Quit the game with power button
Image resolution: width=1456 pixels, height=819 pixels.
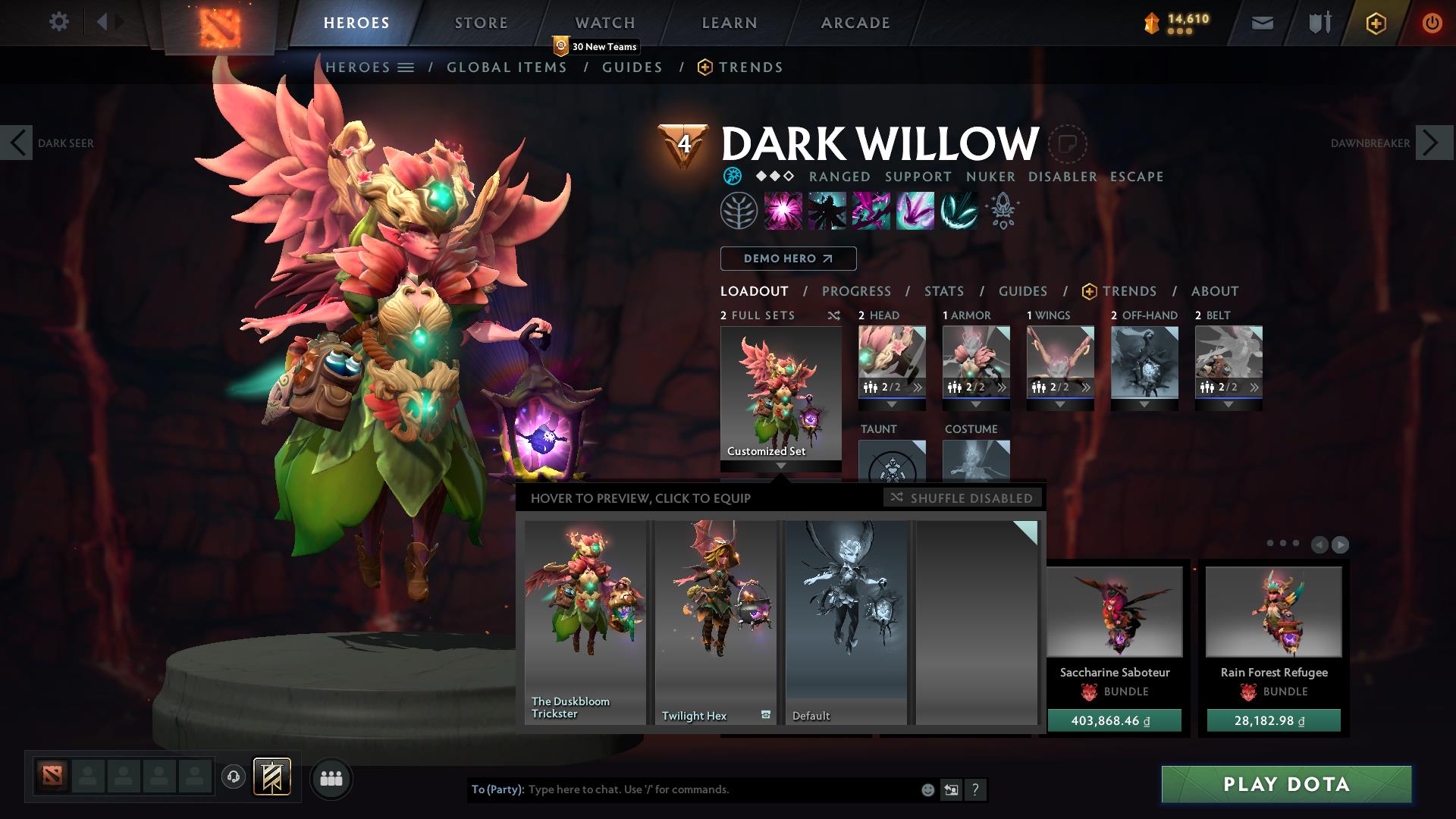(1432, 23)
